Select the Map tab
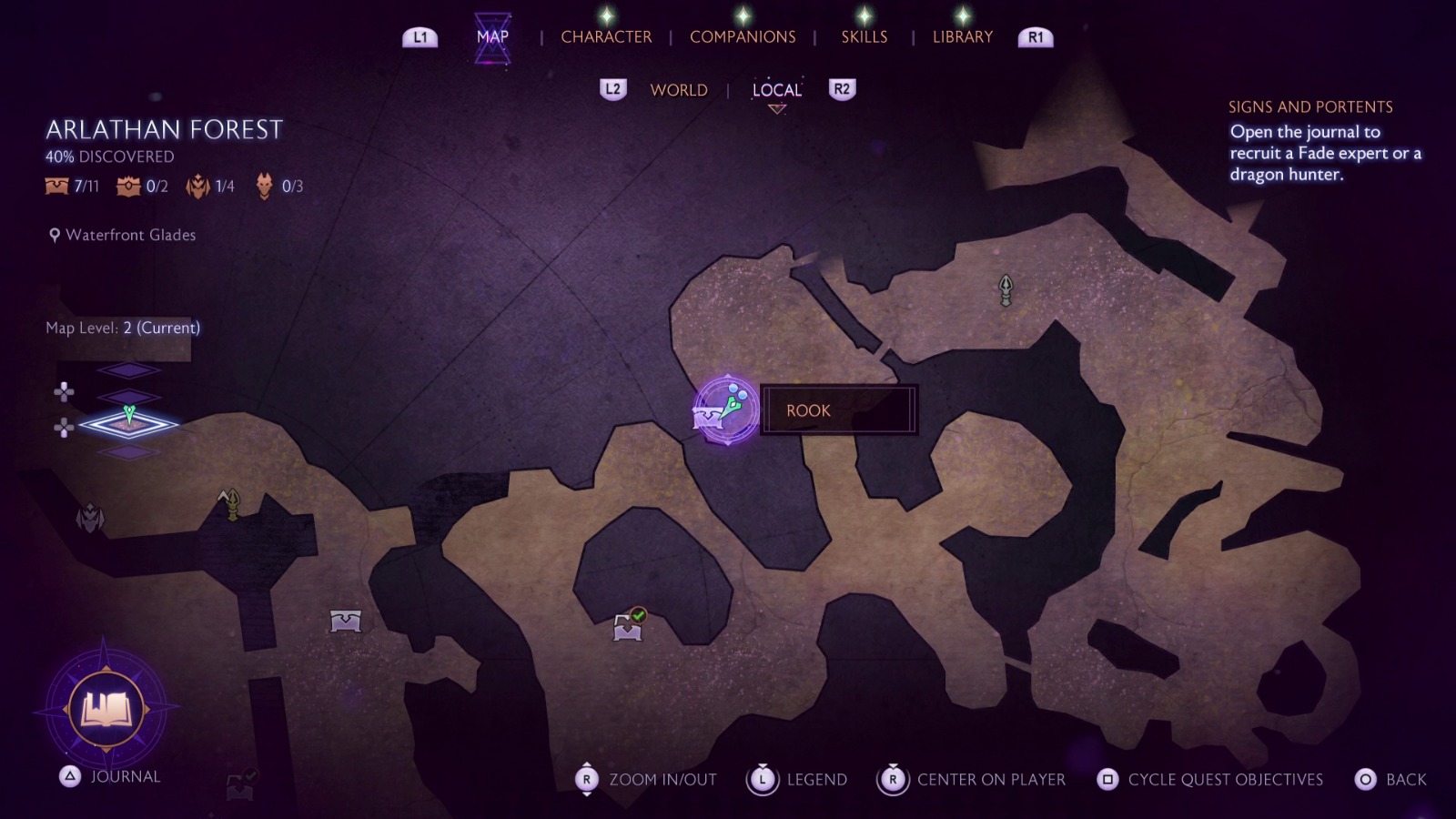This screenshot has width=1456, height=819. [x=492, y=37]
